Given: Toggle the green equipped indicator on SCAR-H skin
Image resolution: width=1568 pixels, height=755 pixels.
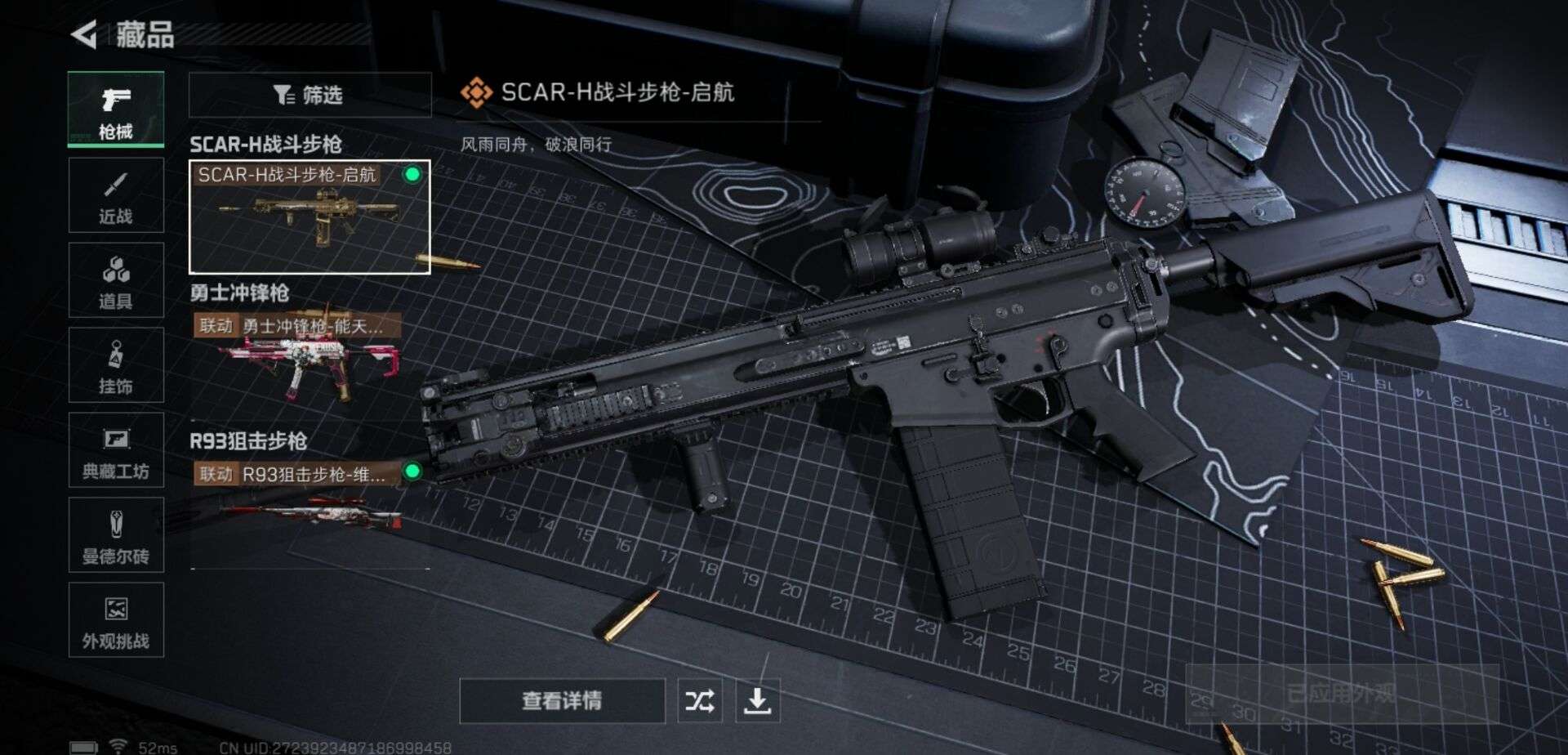Looking at the screenshot, I should (413, 175).
